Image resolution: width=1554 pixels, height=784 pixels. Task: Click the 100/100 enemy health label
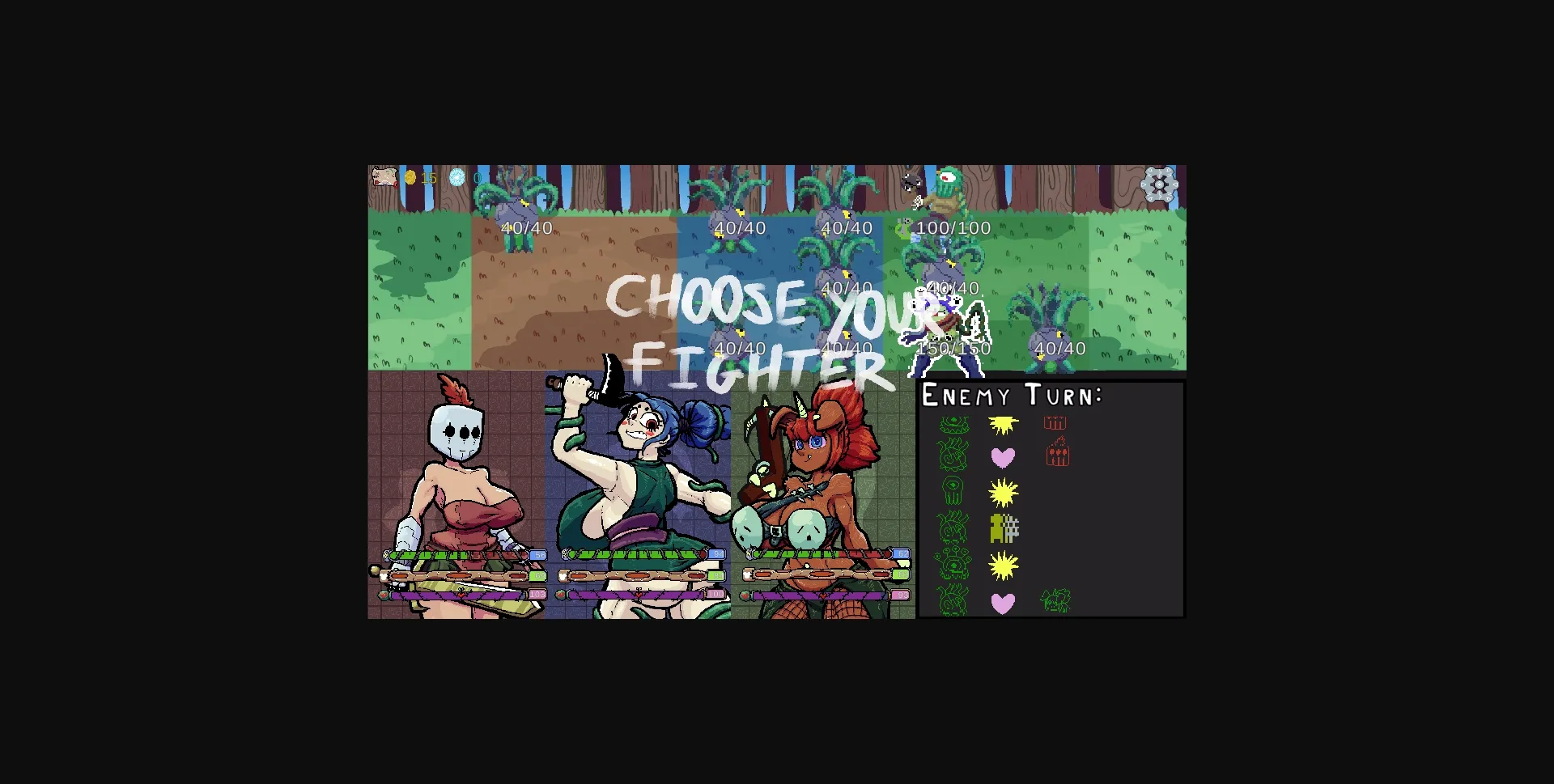click(953, 228)
